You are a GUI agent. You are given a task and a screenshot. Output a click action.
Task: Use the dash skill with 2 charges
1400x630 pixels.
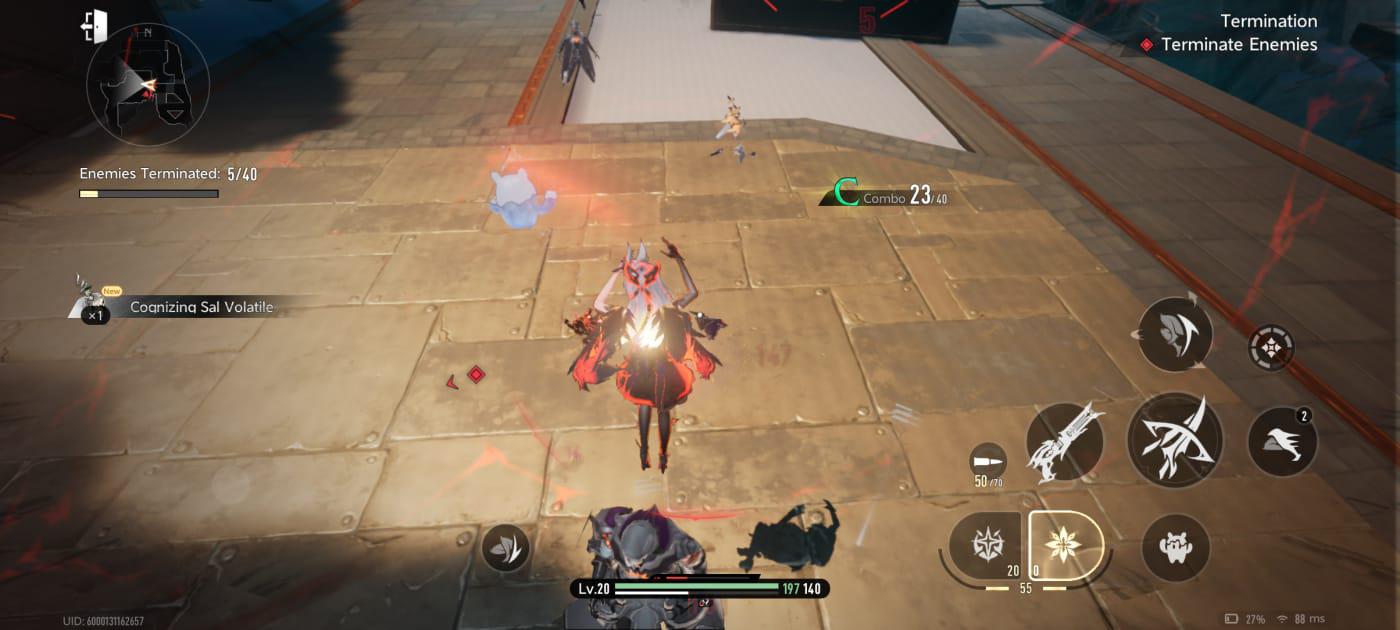click(1282, 441)
